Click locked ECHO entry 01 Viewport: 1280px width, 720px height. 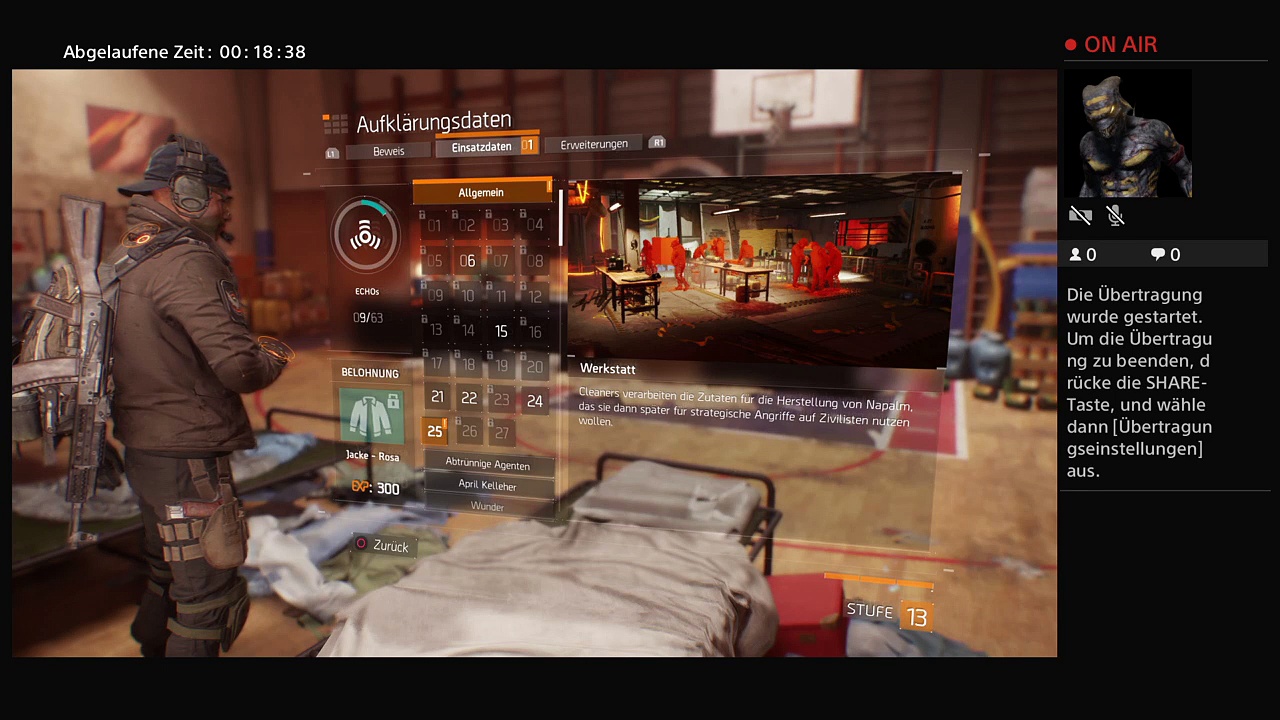pos(434,226)
